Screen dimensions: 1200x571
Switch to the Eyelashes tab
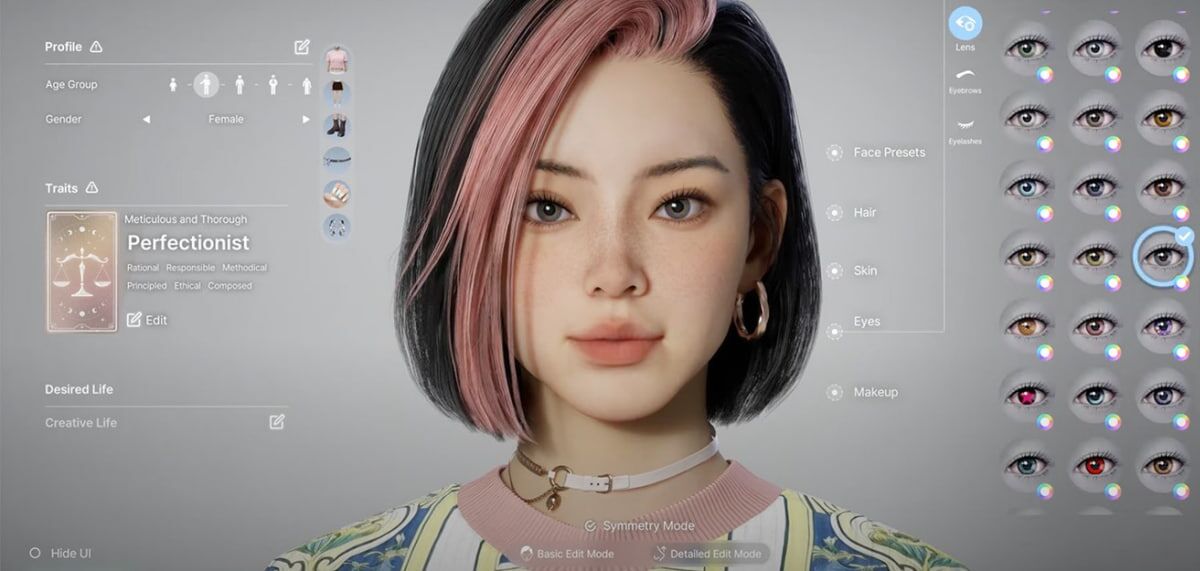point(965,128)
